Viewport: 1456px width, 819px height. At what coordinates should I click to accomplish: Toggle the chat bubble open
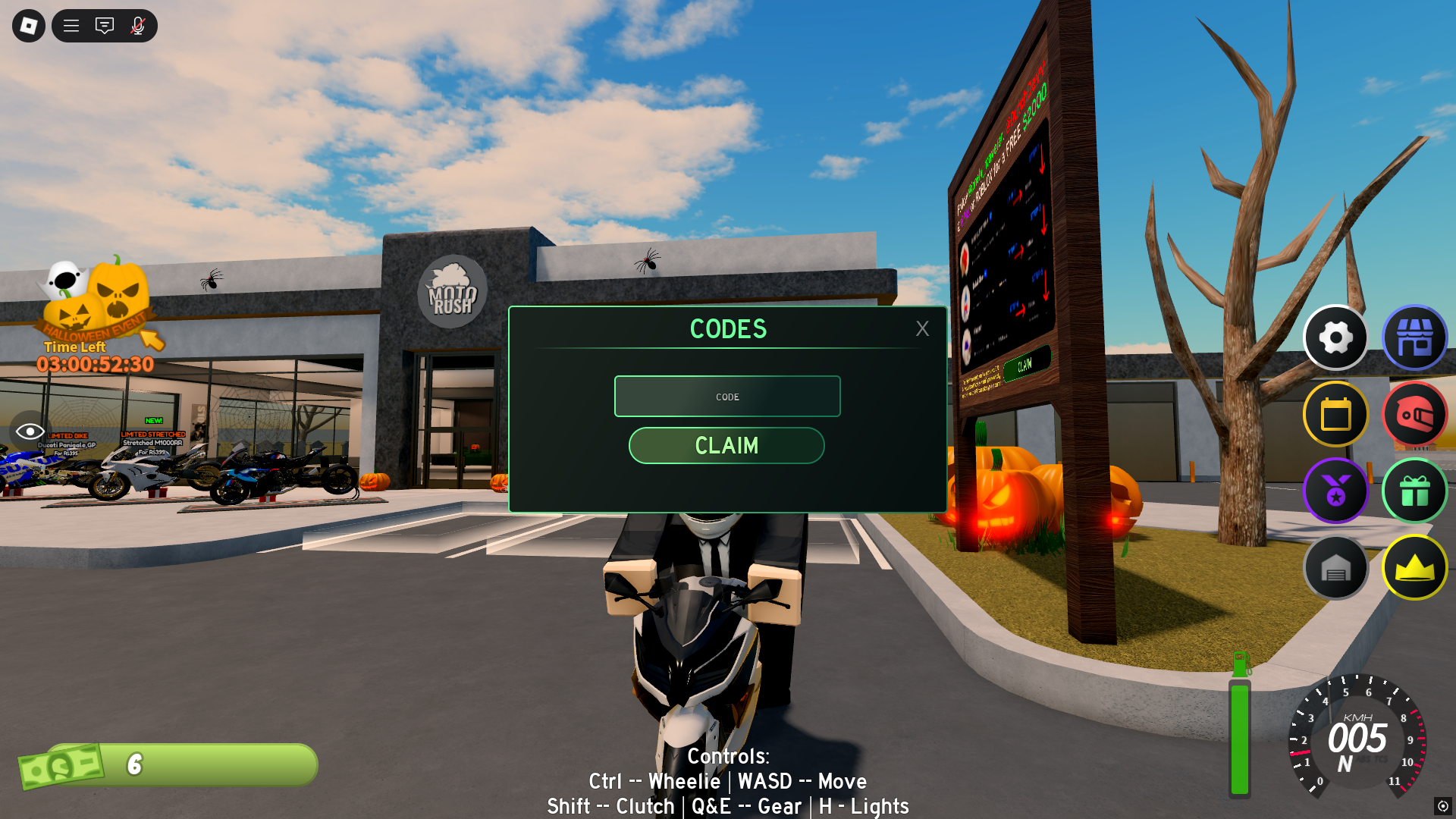pos(104,26)
